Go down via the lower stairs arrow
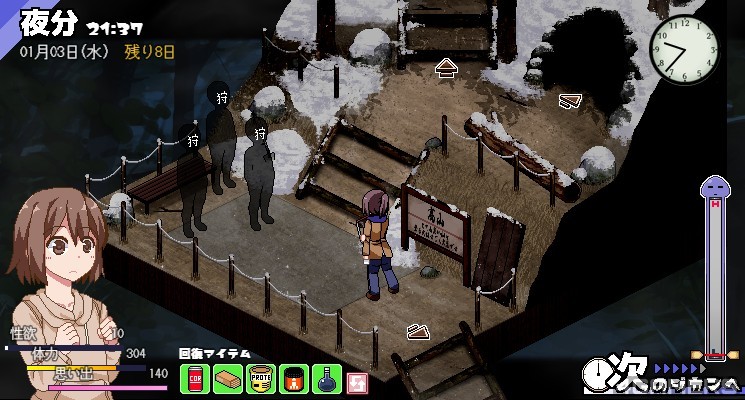 pos(419,332)
